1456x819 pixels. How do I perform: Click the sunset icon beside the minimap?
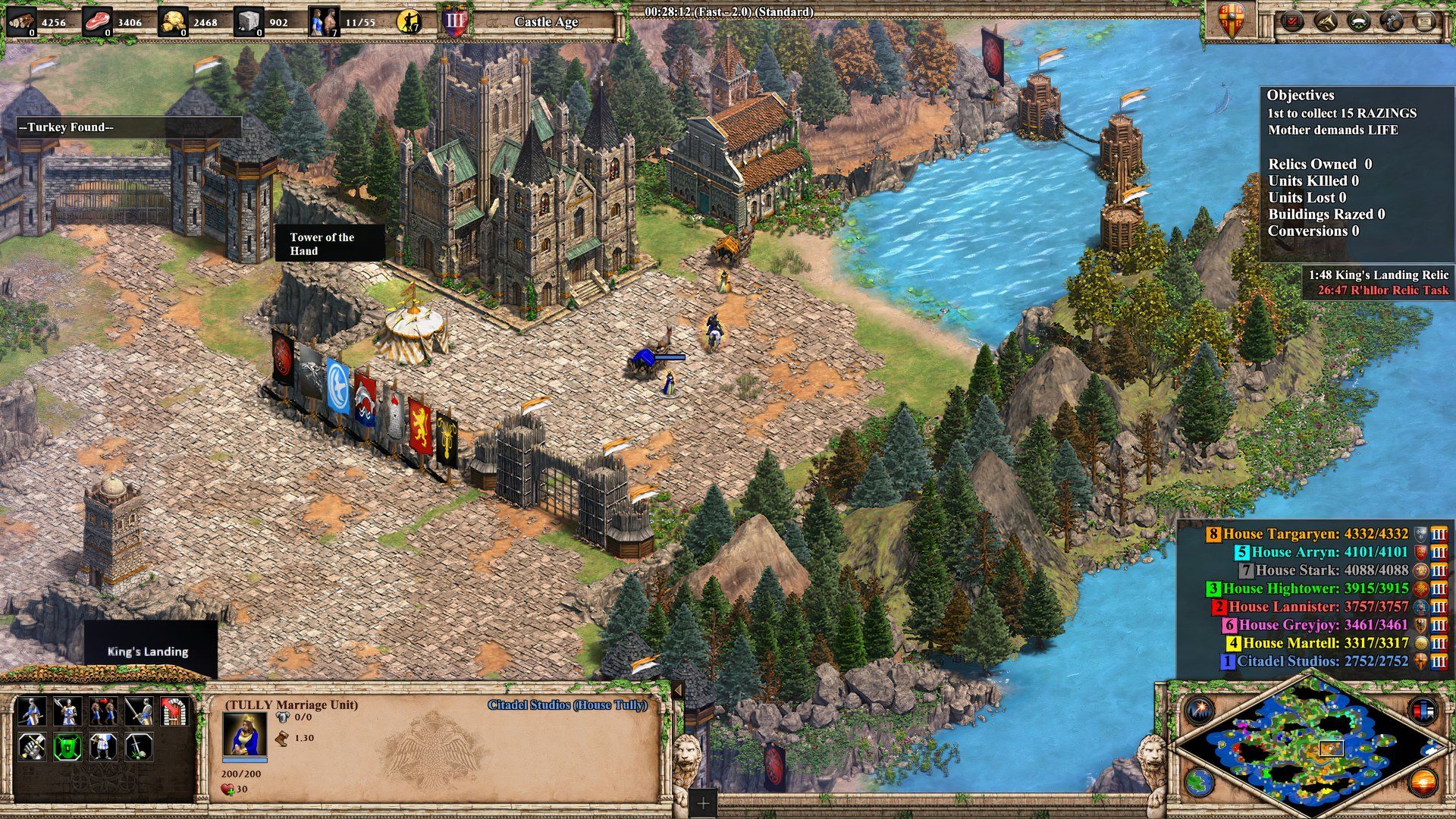pyautogui.click(x=1423, y=783)
